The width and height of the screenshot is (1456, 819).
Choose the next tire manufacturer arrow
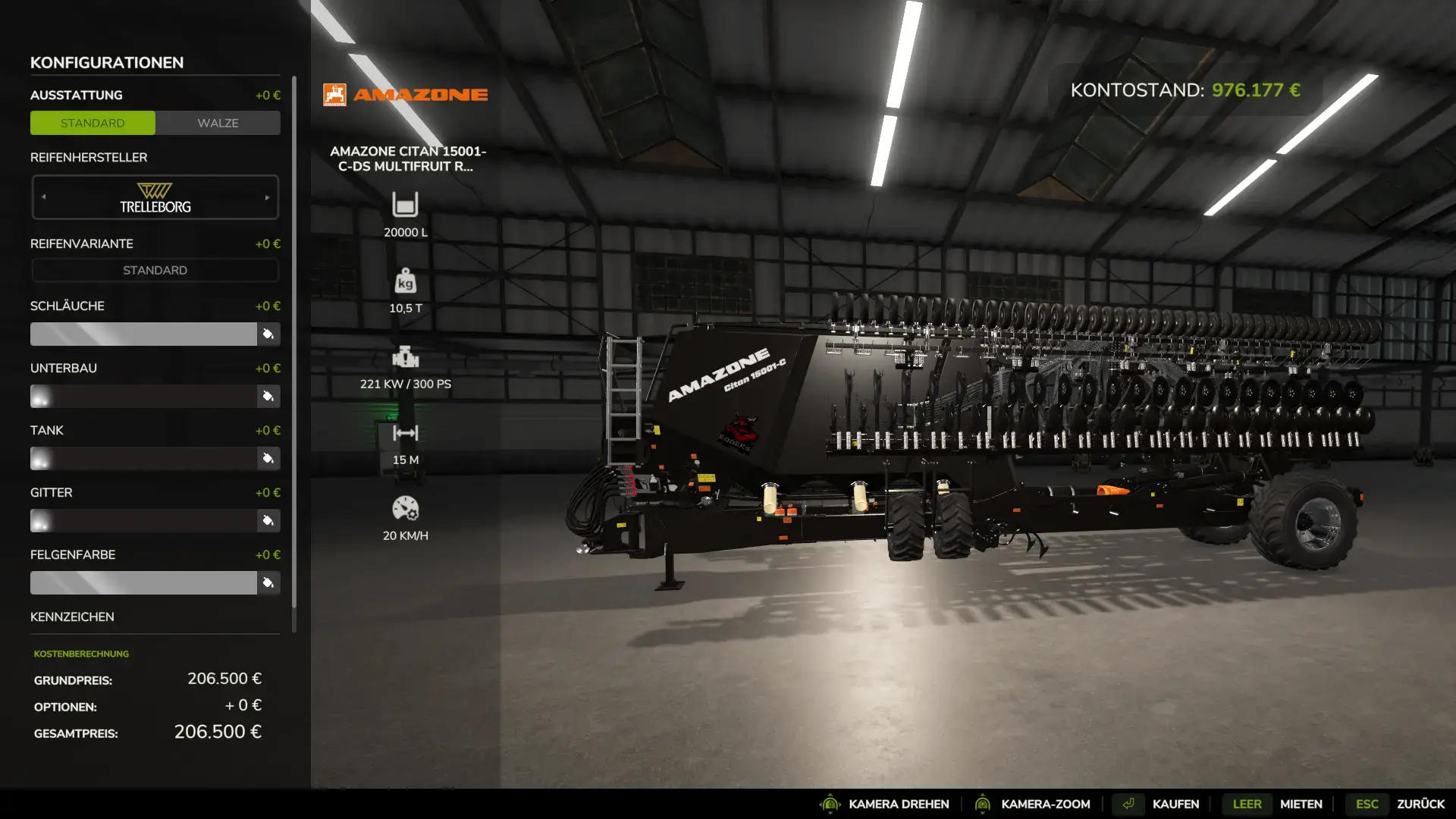click(x=268, y=198)
